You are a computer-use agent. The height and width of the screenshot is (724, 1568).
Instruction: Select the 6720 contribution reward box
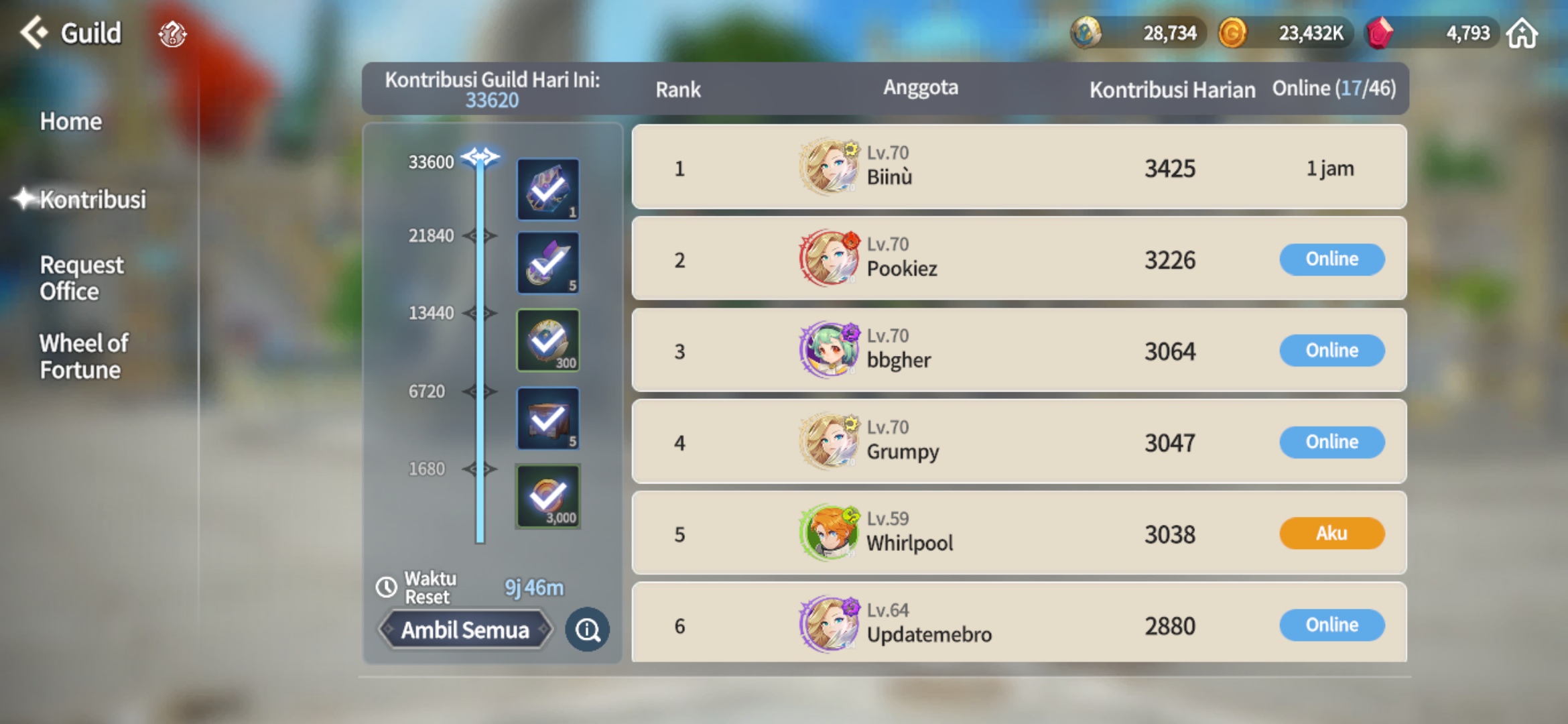547,418
